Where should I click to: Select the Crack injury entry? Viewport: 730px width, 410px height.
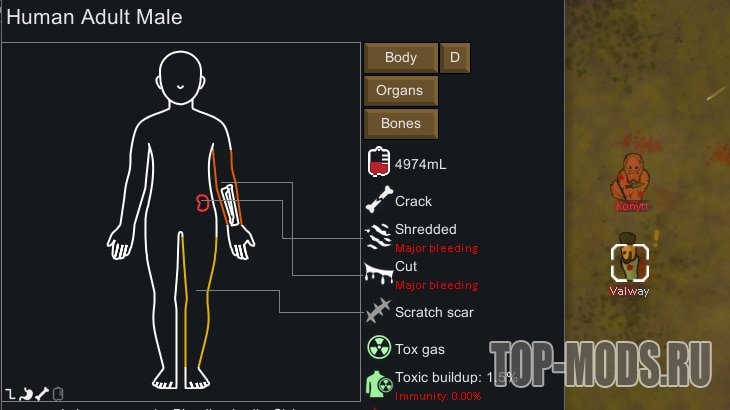[x=412, y=201]
